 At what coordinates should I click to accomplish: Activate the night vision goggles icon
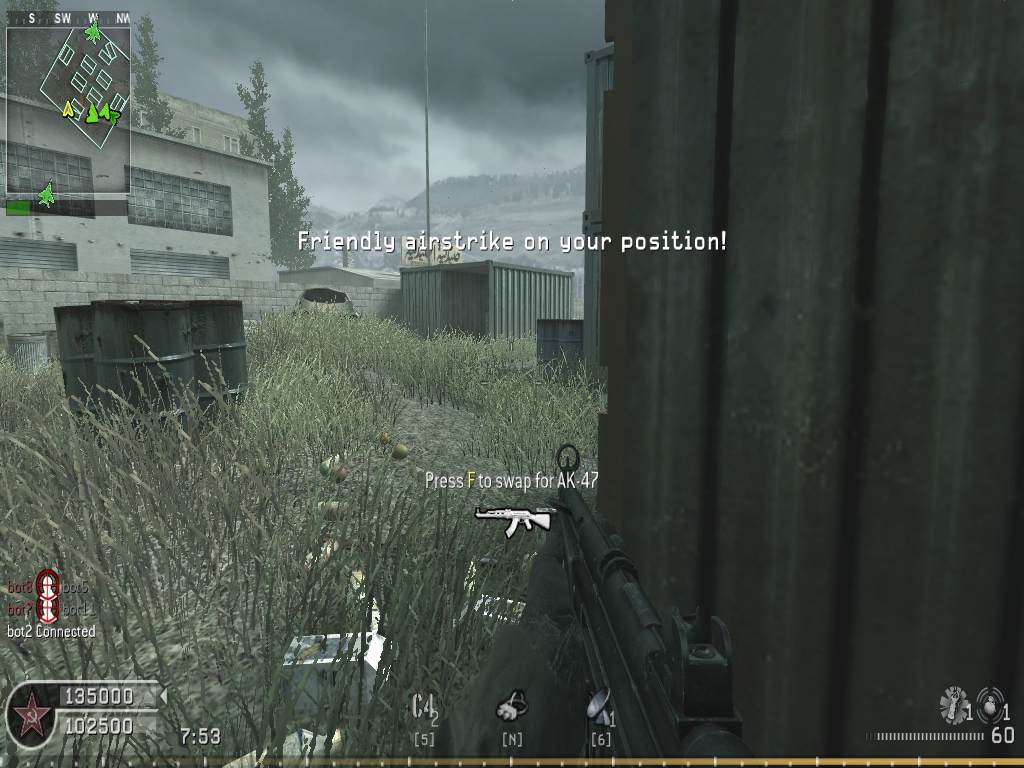(511, 707)
